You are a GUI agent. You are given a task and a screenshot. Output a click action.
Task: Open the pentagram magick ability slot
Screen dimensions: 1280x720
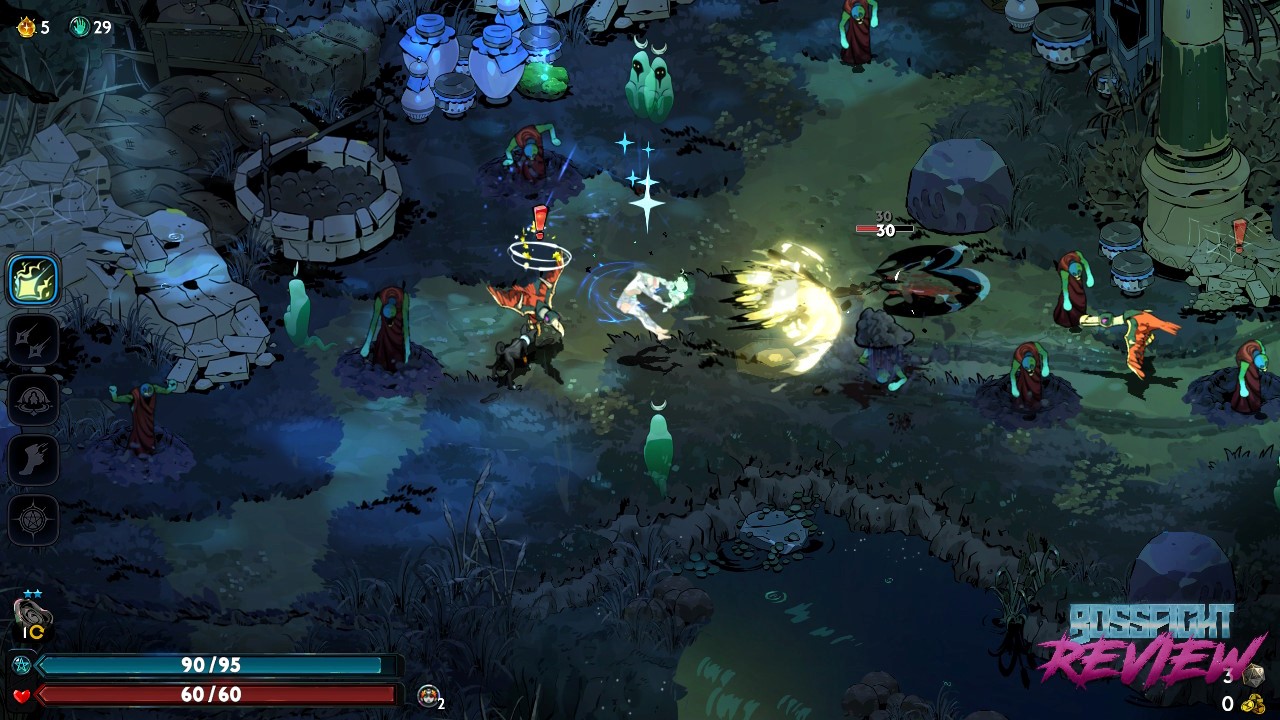33,520
